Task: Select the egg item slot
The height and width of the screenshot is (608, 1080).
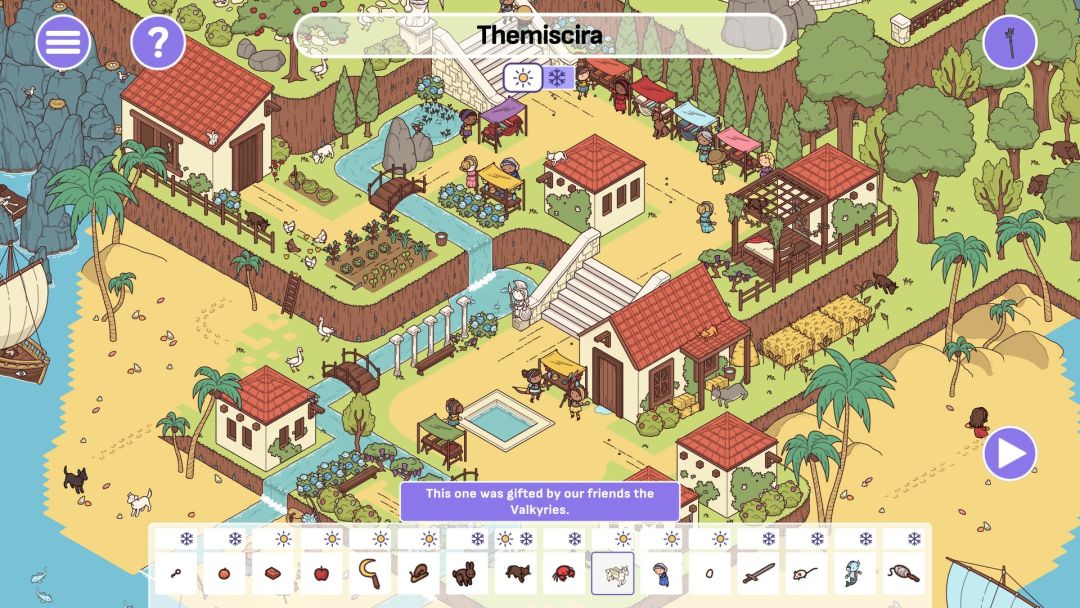Action: [709, 574]
